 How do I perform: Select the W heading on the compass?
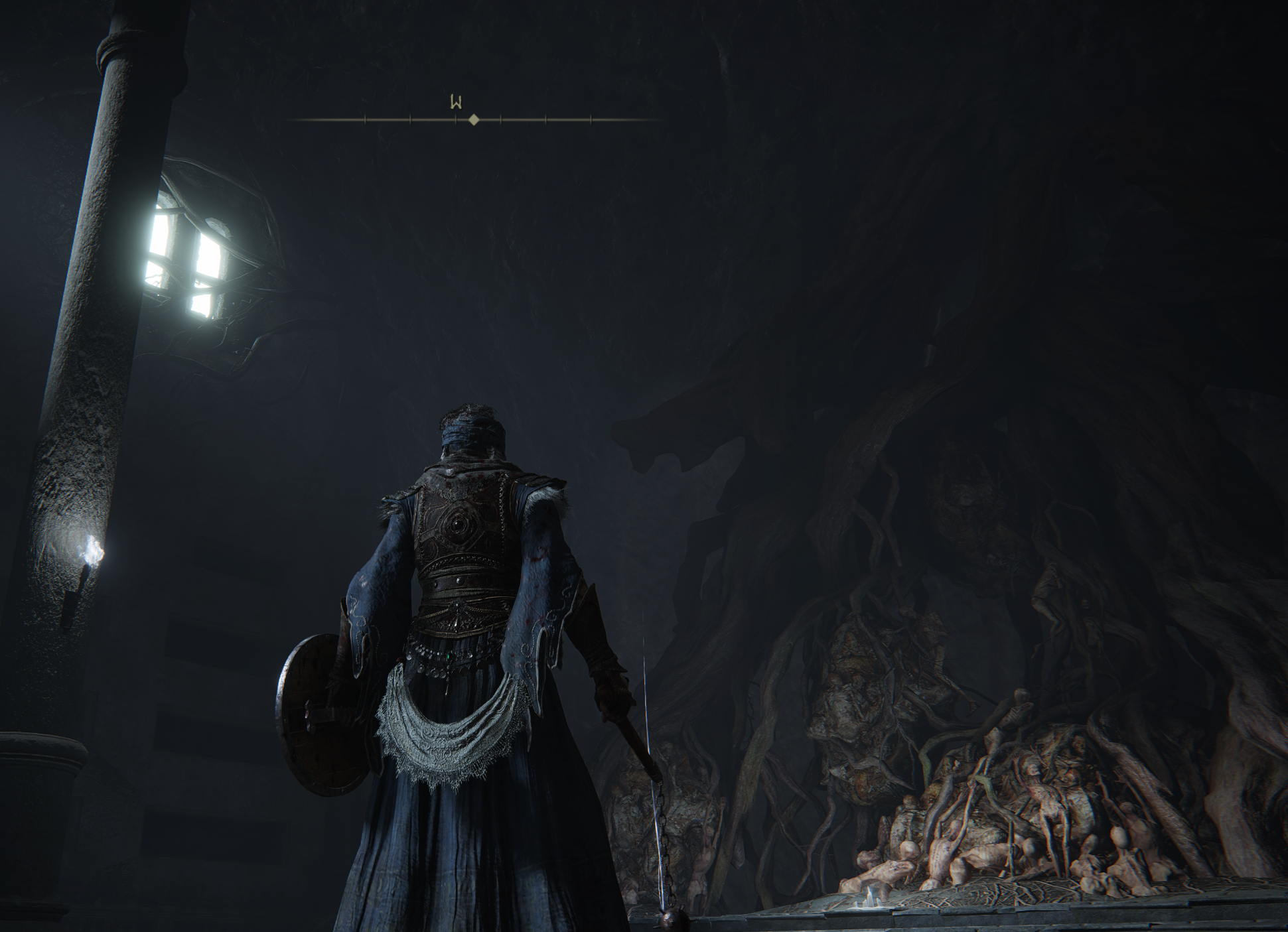[x=456, y=103]
